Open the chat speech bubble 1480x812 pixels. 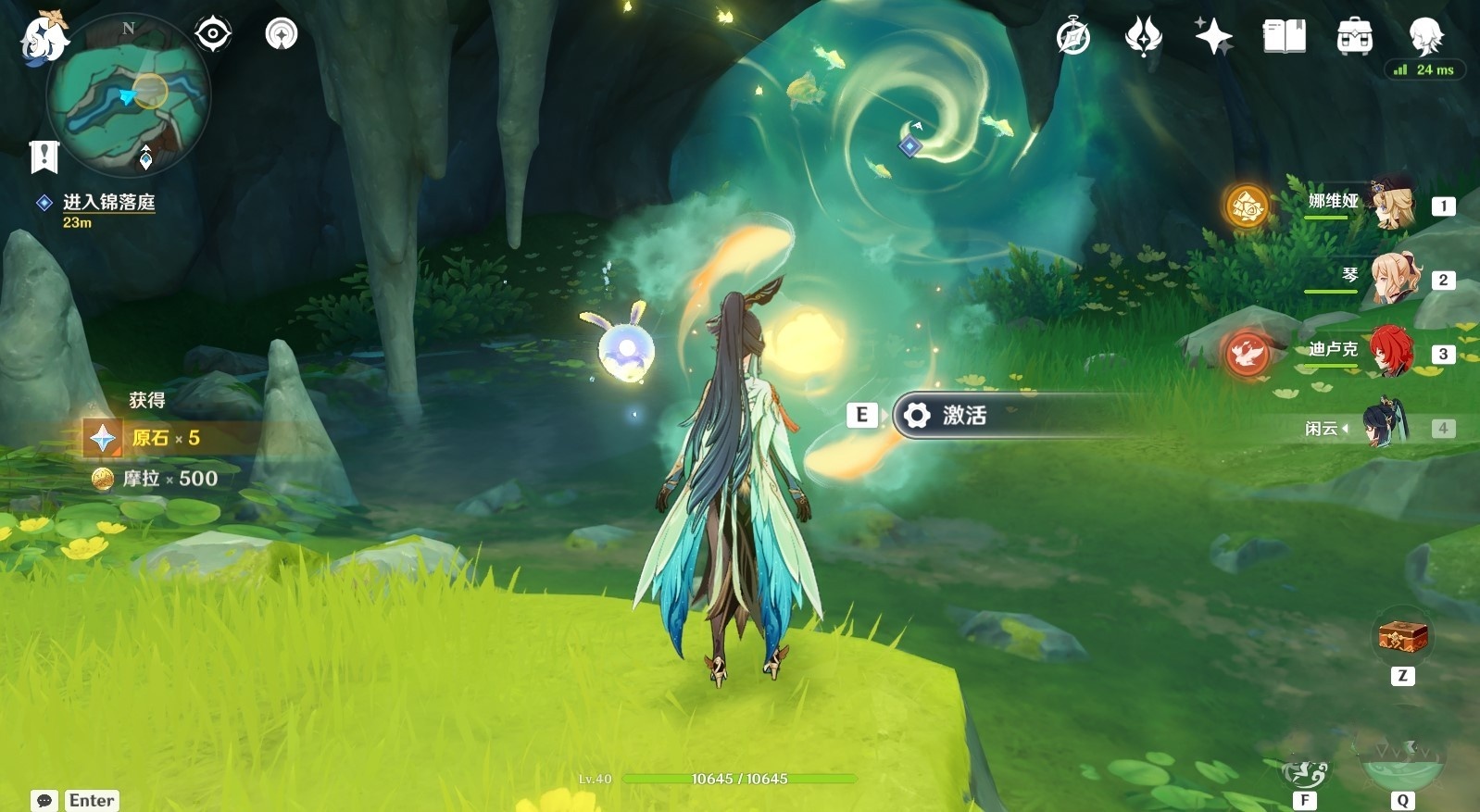[44, 800]
